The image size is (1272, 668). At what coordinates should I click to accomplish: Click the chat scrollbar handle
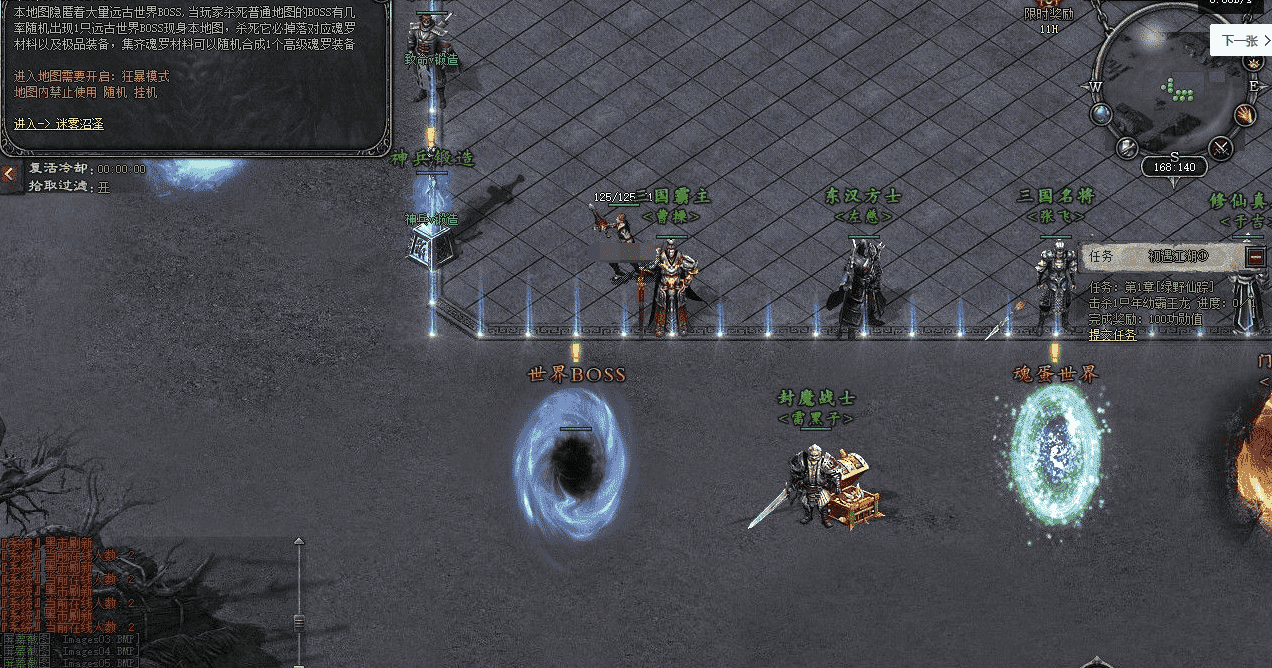[298, 622]
